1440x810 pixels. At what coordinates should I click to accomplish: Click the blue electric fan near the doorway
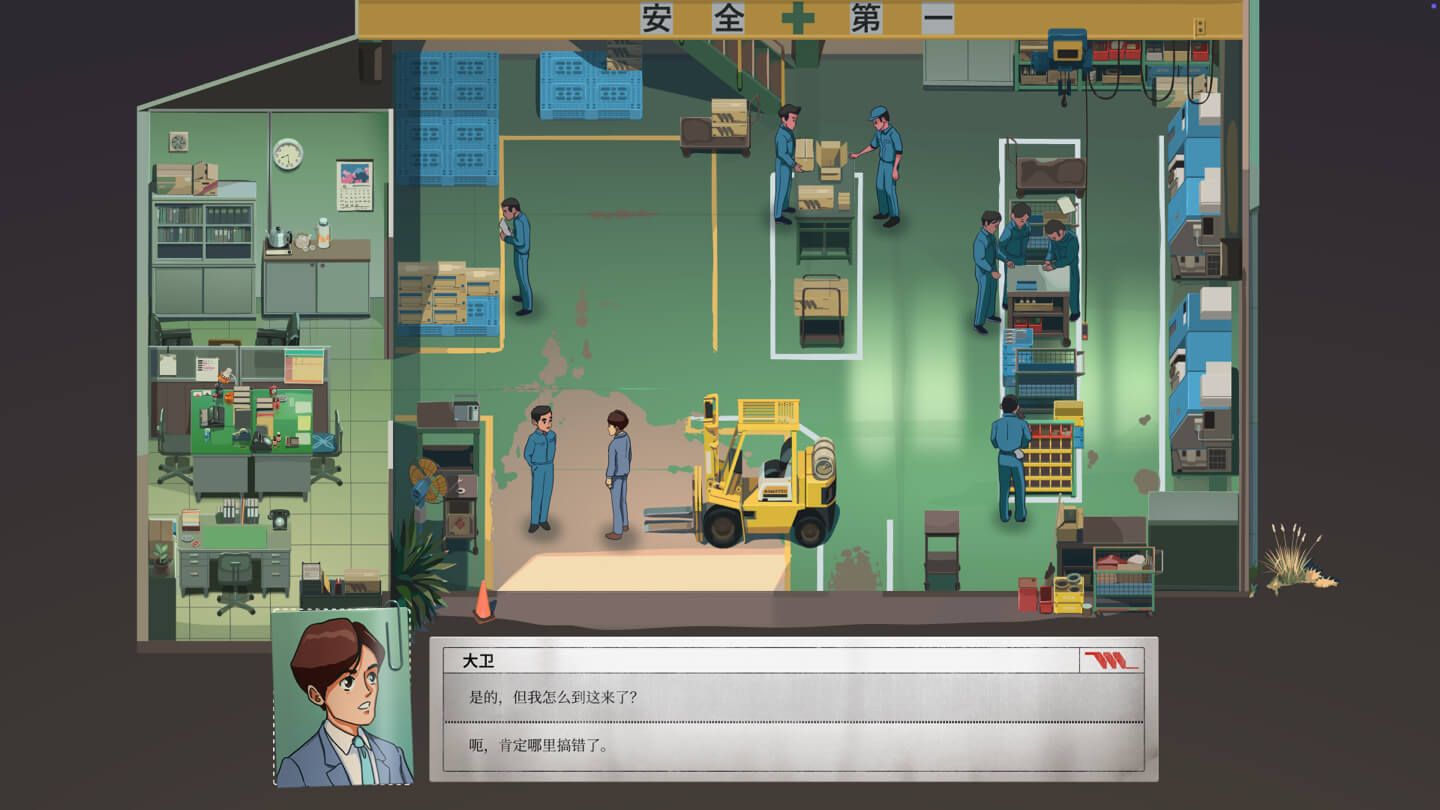pos(425,480)
